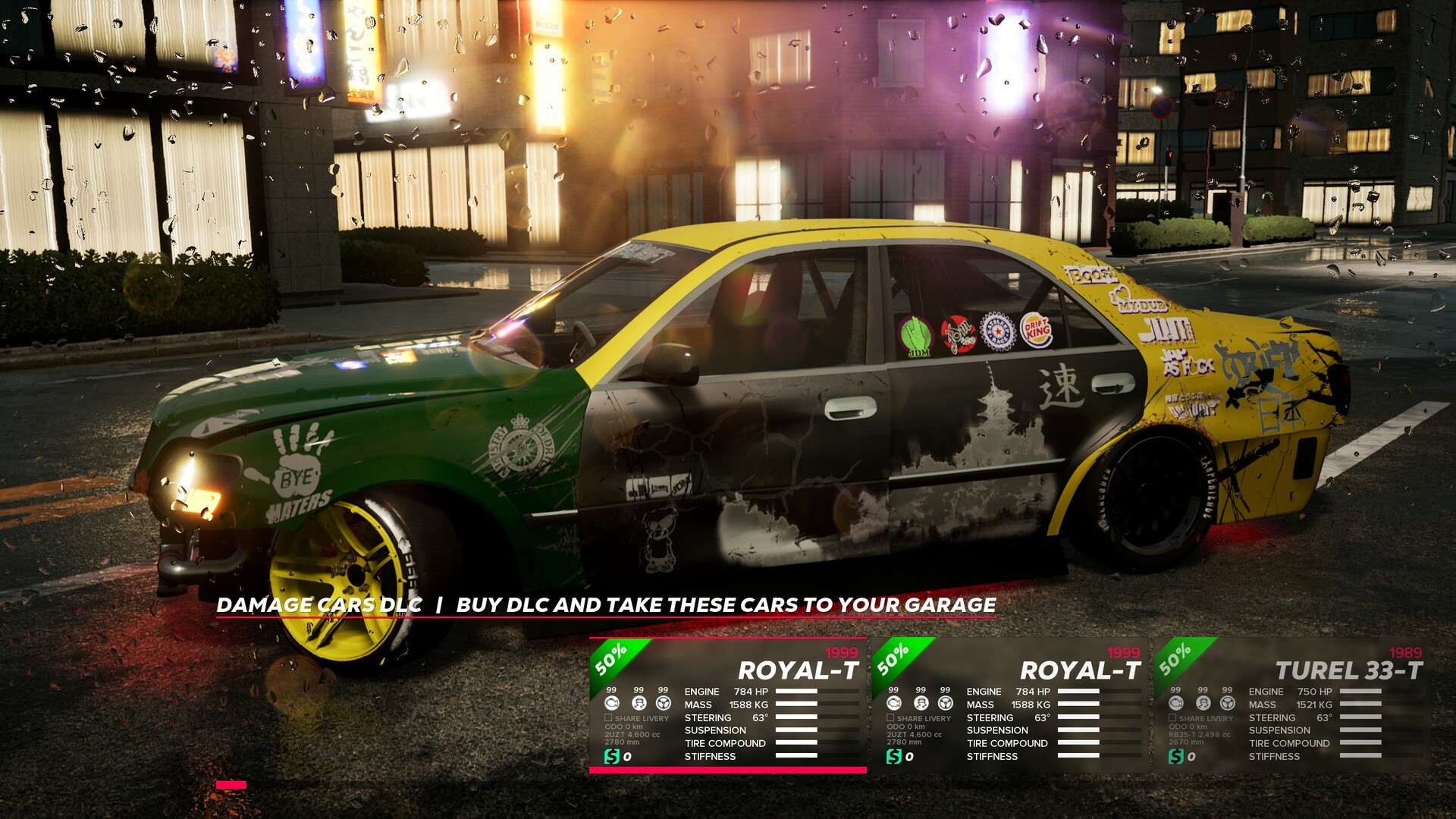Select the engine icon on the TUREL 33-T card
1456x819 pixels.
[x=1176, y=704]
